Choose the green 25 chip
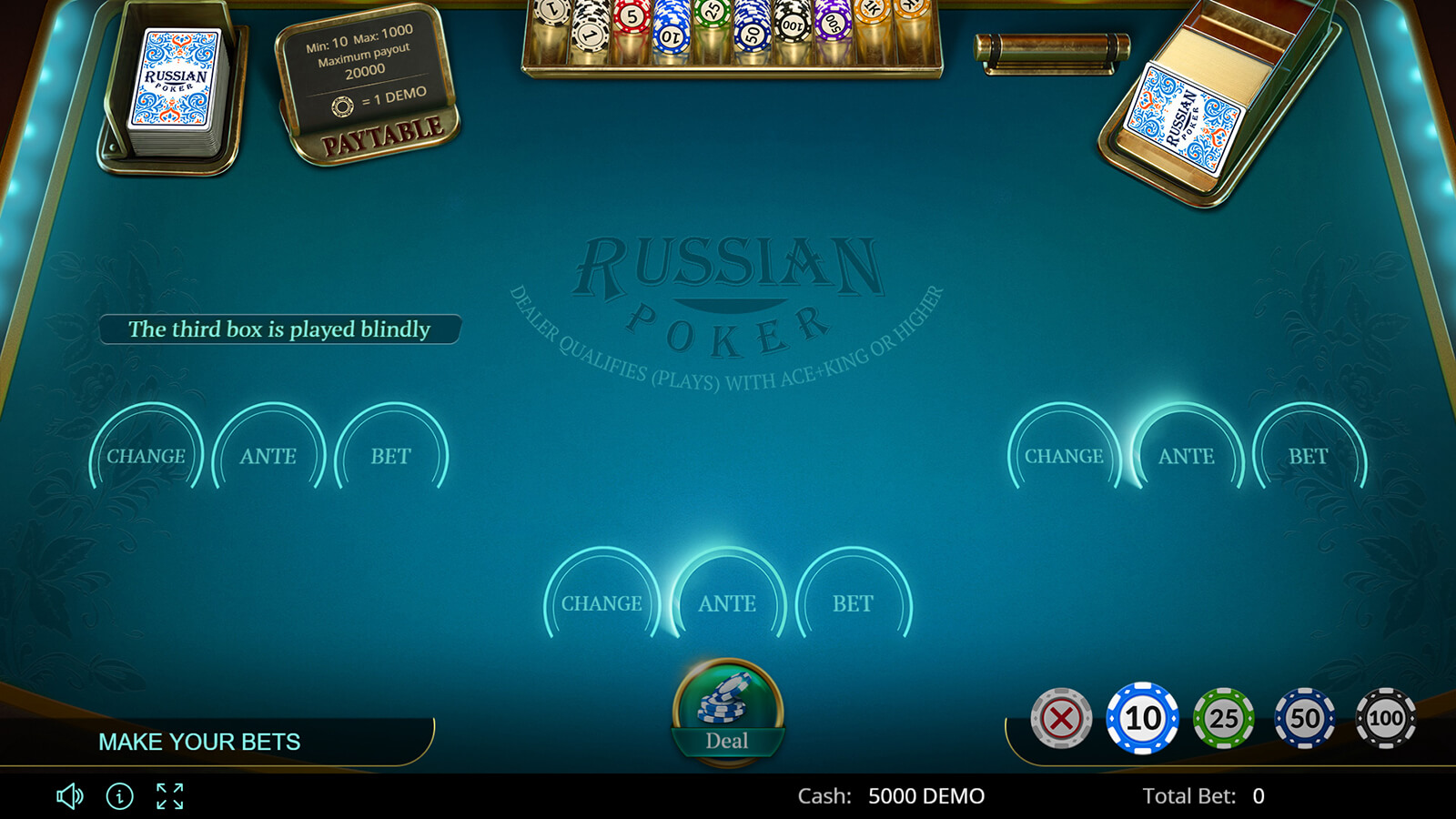The height and width of the screenshot is (819, 1456). click(1223, 718)
